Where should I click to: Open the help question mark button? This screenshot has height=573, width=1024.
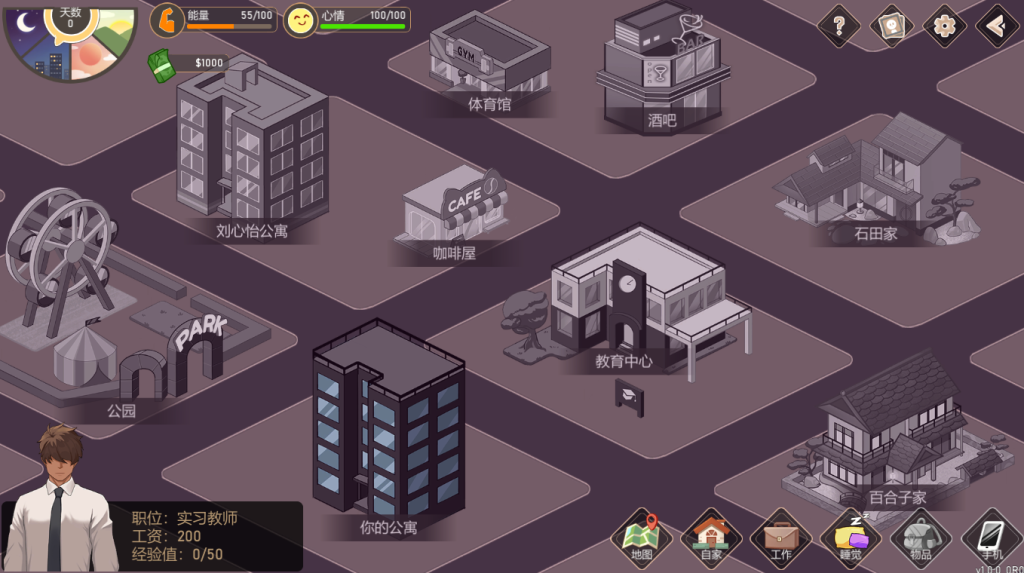click(x=839, y=26)
